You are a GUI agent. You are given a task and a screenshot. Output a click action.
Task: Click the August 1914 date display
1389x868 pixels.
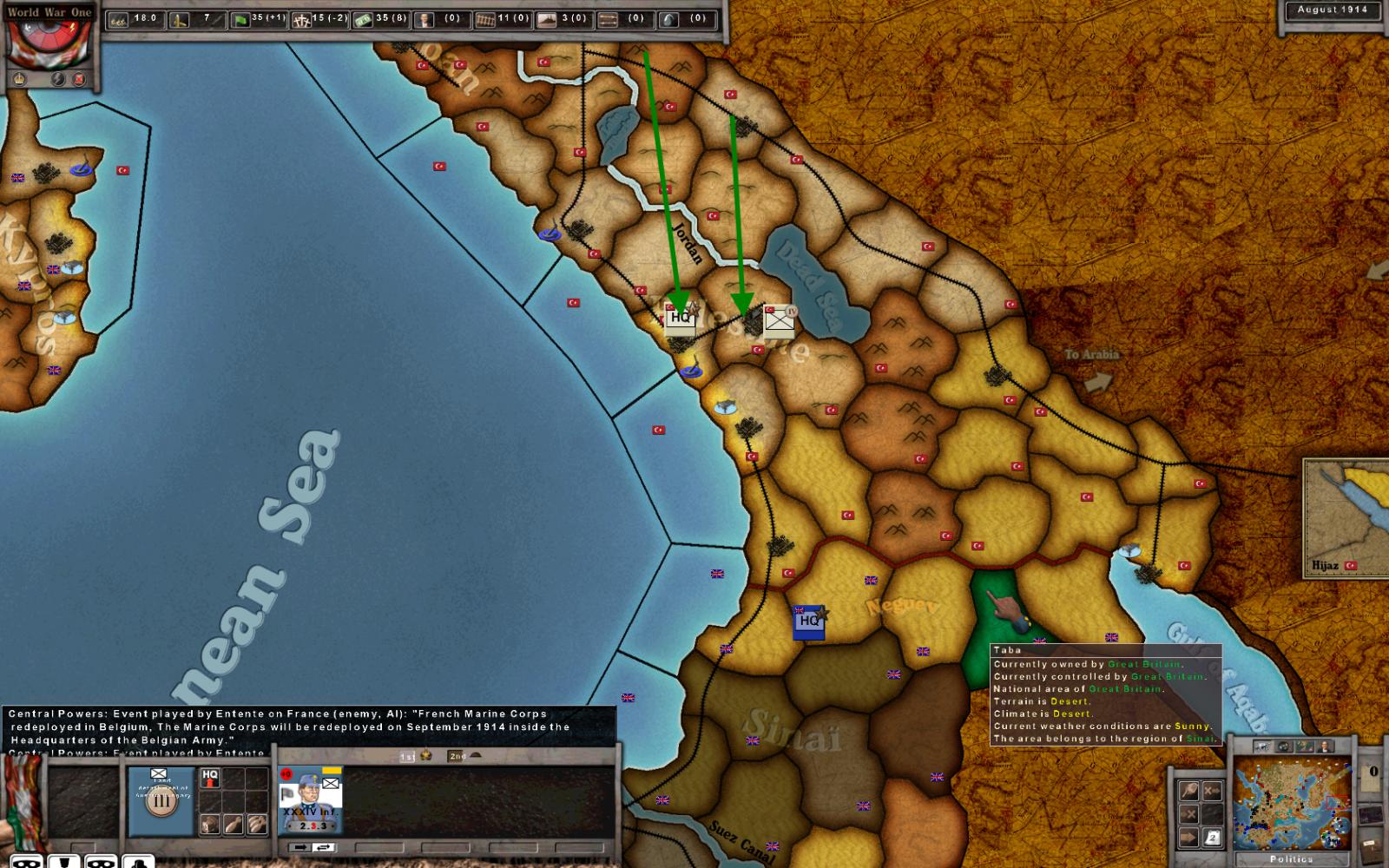[x=1332, y=10]
